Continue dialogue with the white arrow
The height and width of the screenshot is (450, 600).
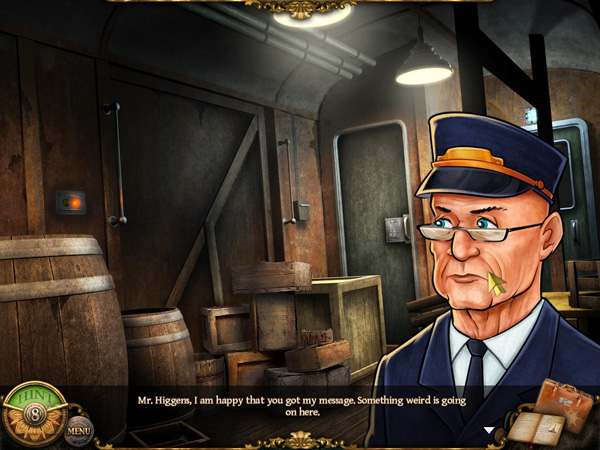pyautogui.click(x=489, y=431)
